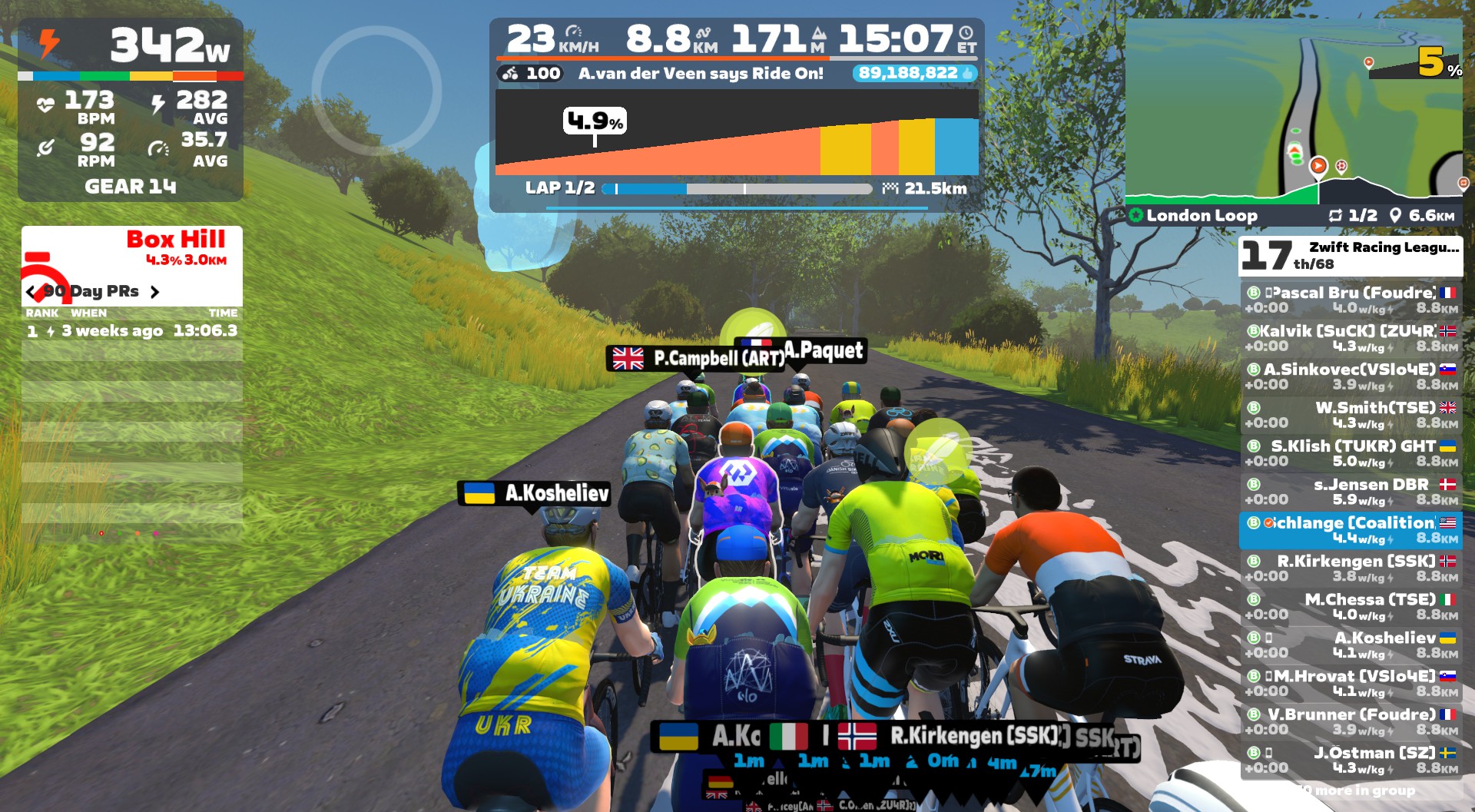This screenshot has width=1475, height=812.
Task: Click the lap progress bar
Action: pos(737,189)
